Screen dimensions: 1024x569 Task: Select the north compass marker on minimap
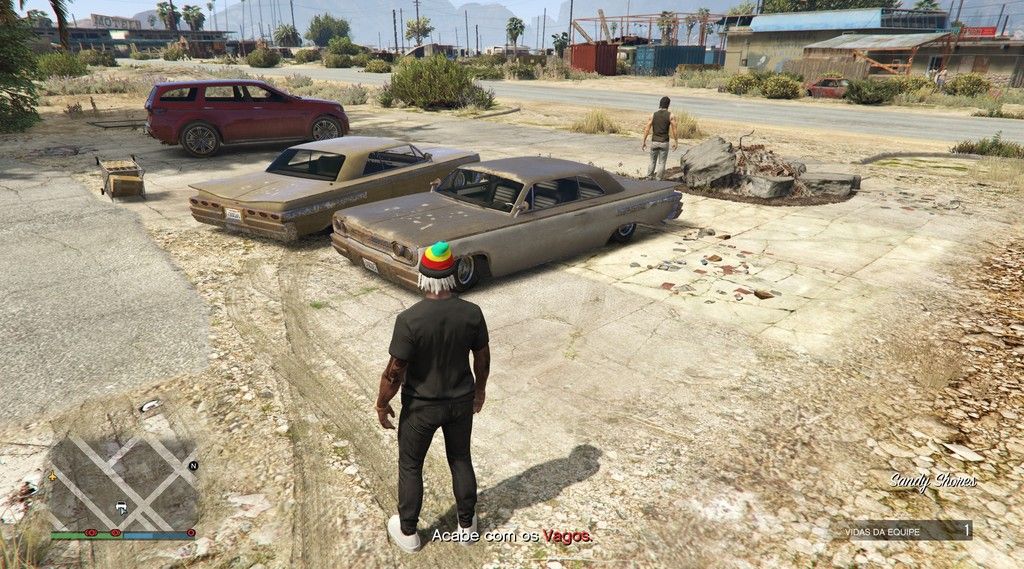tap(193, 466)
